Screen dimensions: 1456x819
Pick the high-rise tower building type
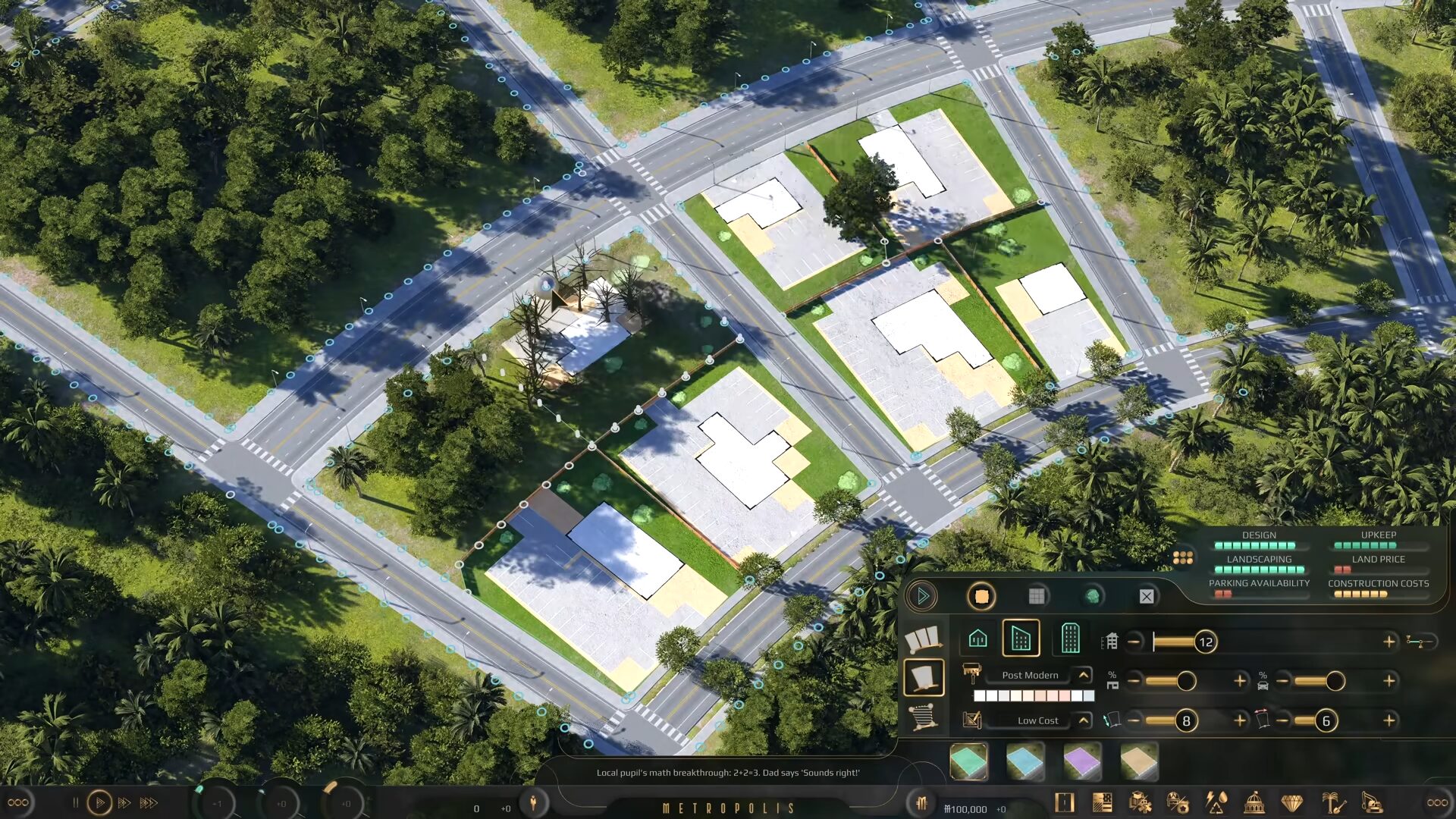(x=1070, y=639)
